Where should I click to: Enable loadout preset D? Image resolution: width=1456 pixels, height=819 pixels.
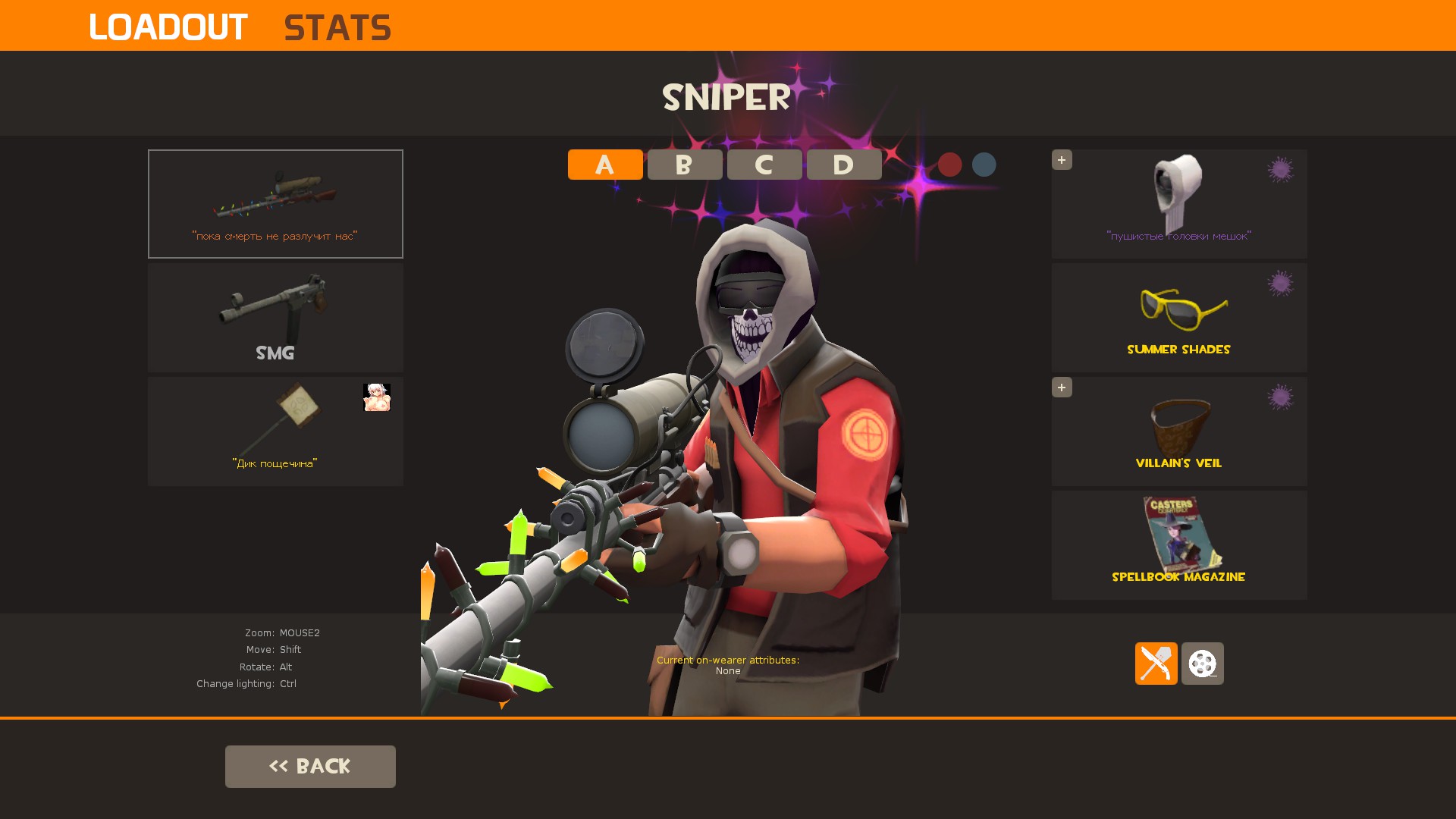843,165
